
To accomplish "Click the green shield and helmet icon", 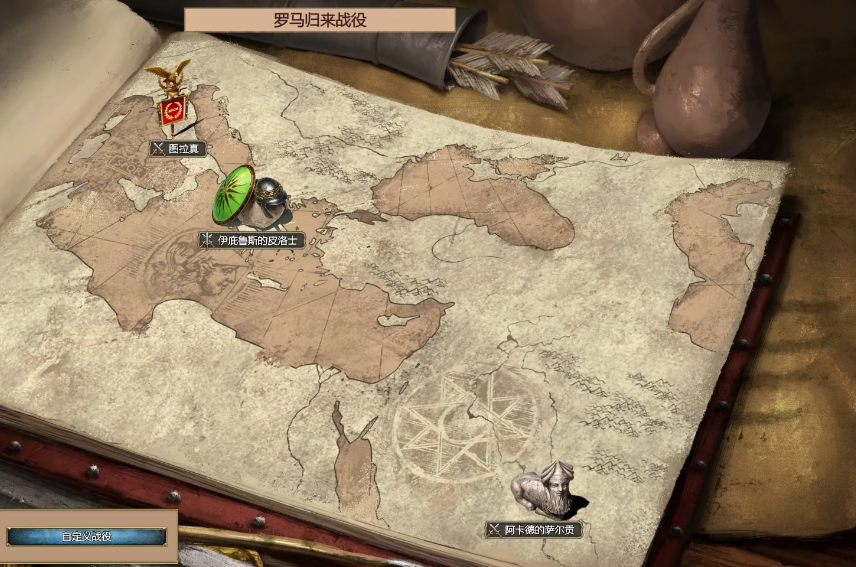I will click(248, 197).
